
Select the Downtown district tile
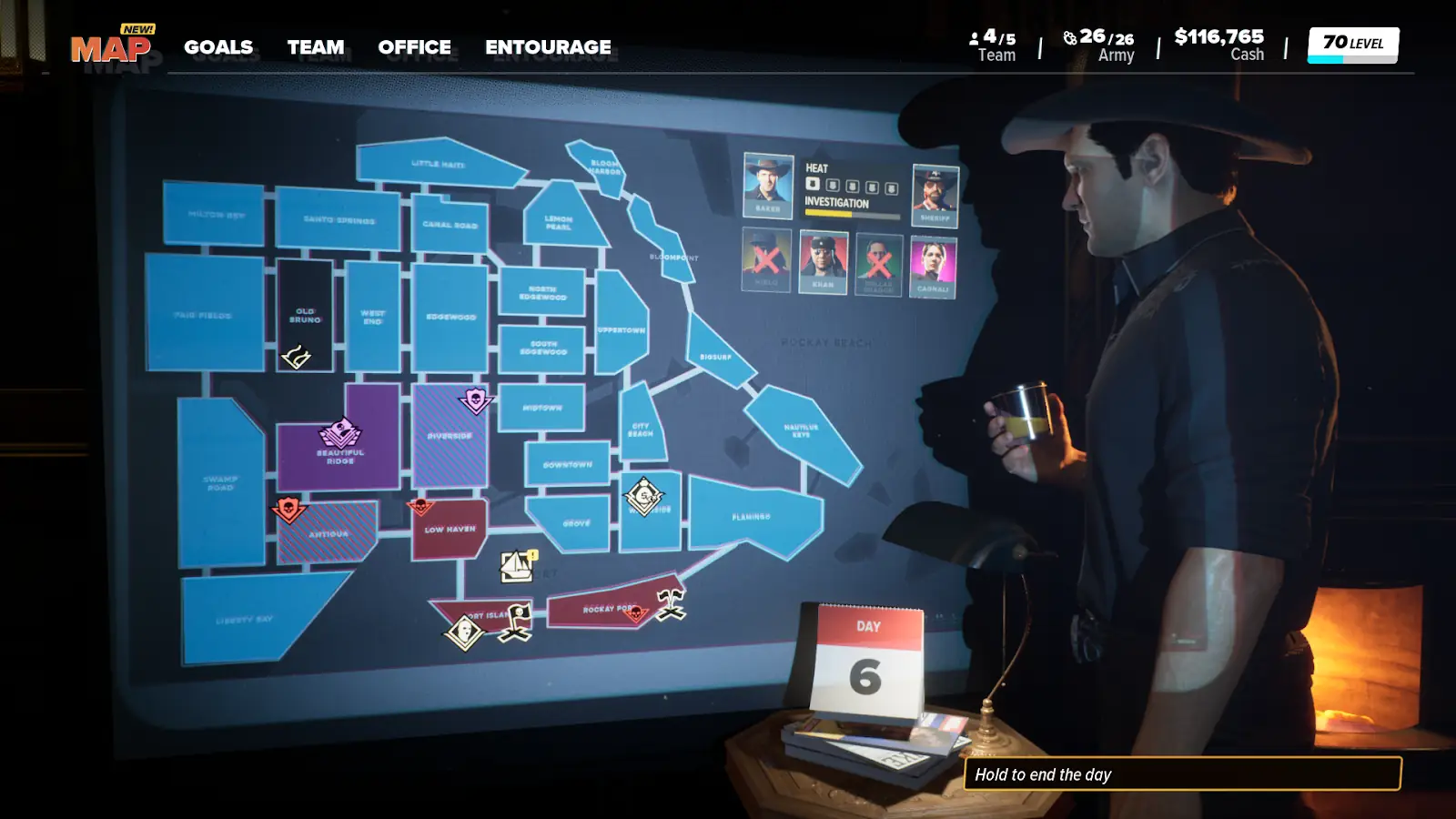tap(567, 464)
